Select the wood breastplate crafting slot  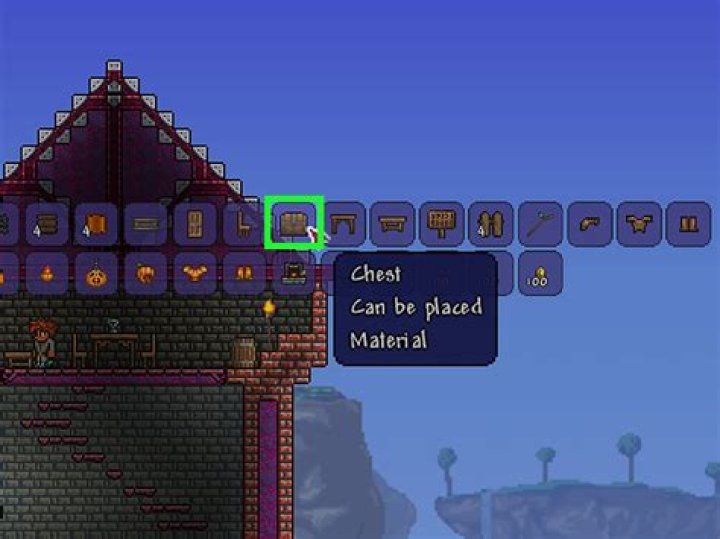pos(638,224)
